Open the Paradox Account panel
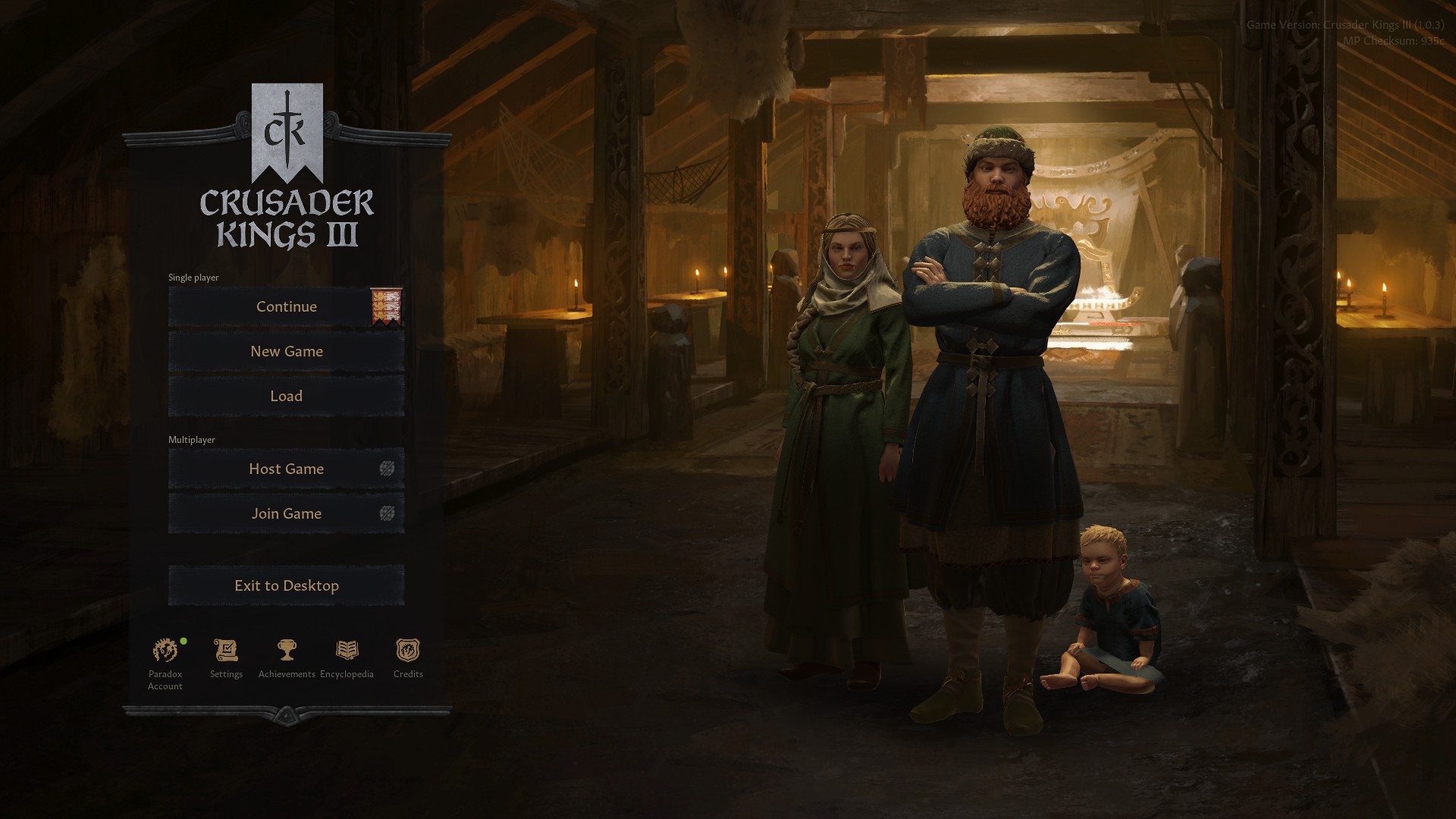Screen dimensions: 1456x819 165,651
